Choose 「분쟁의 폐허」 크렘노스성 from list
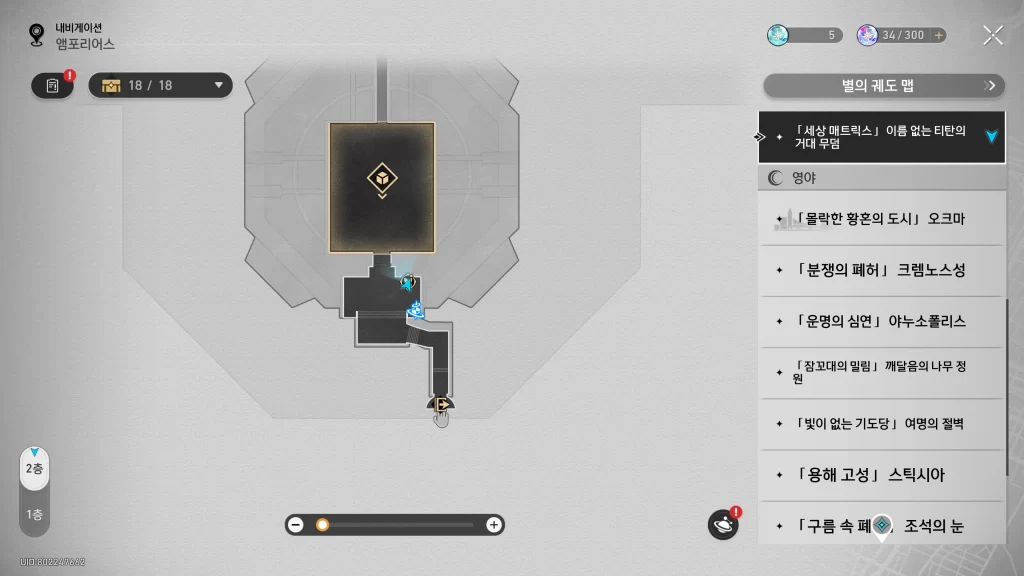This screenshot has height=576, width=1024. 880,270
